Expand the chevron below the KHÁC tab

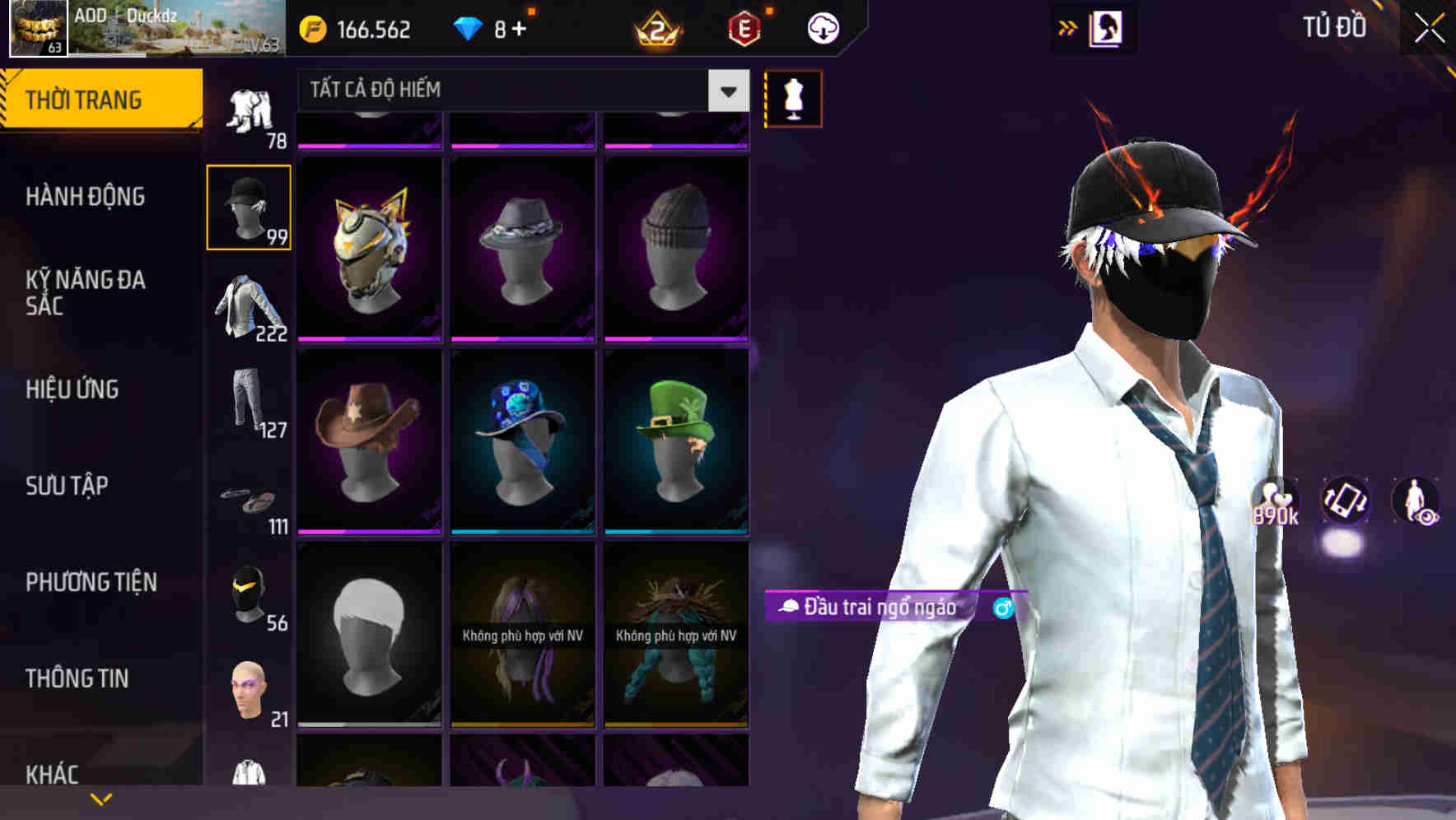(x=102, y=797)
